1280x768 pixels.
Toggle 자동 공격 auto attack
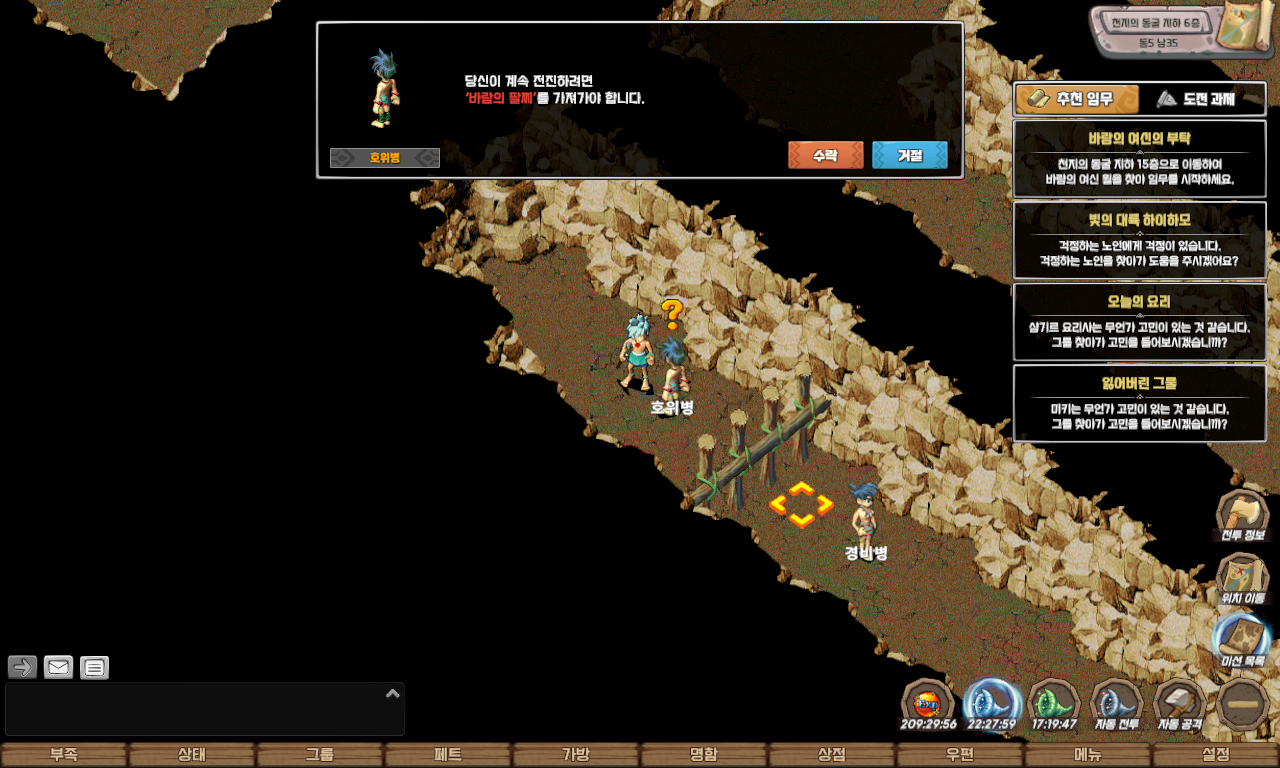click(1180, 705)
